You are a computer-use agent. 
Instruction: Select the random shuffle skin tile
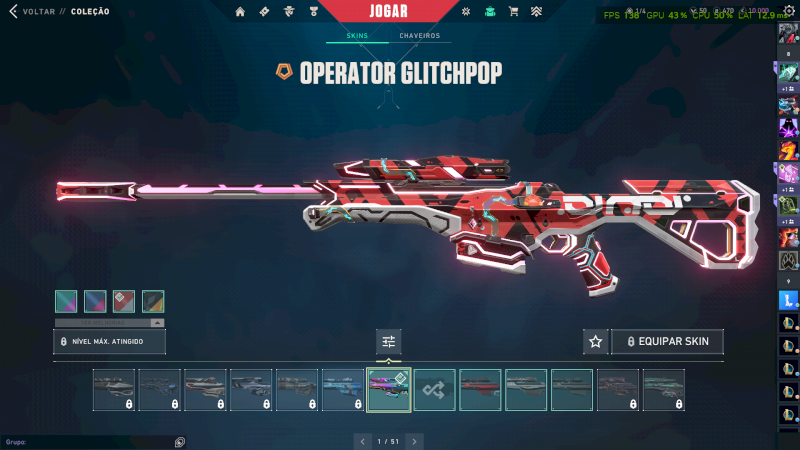pos(435,390)
